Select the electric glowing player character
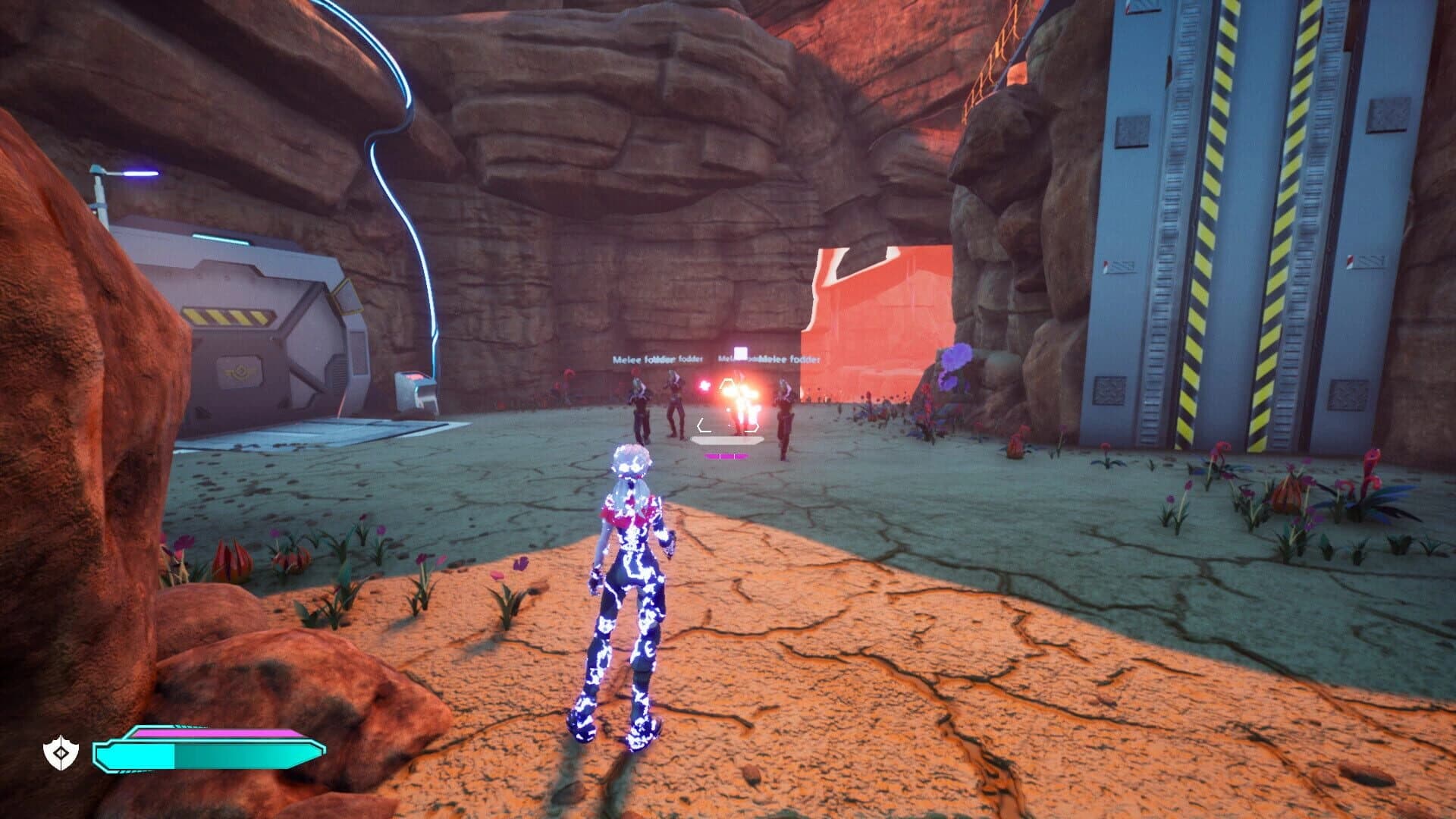 629,591
